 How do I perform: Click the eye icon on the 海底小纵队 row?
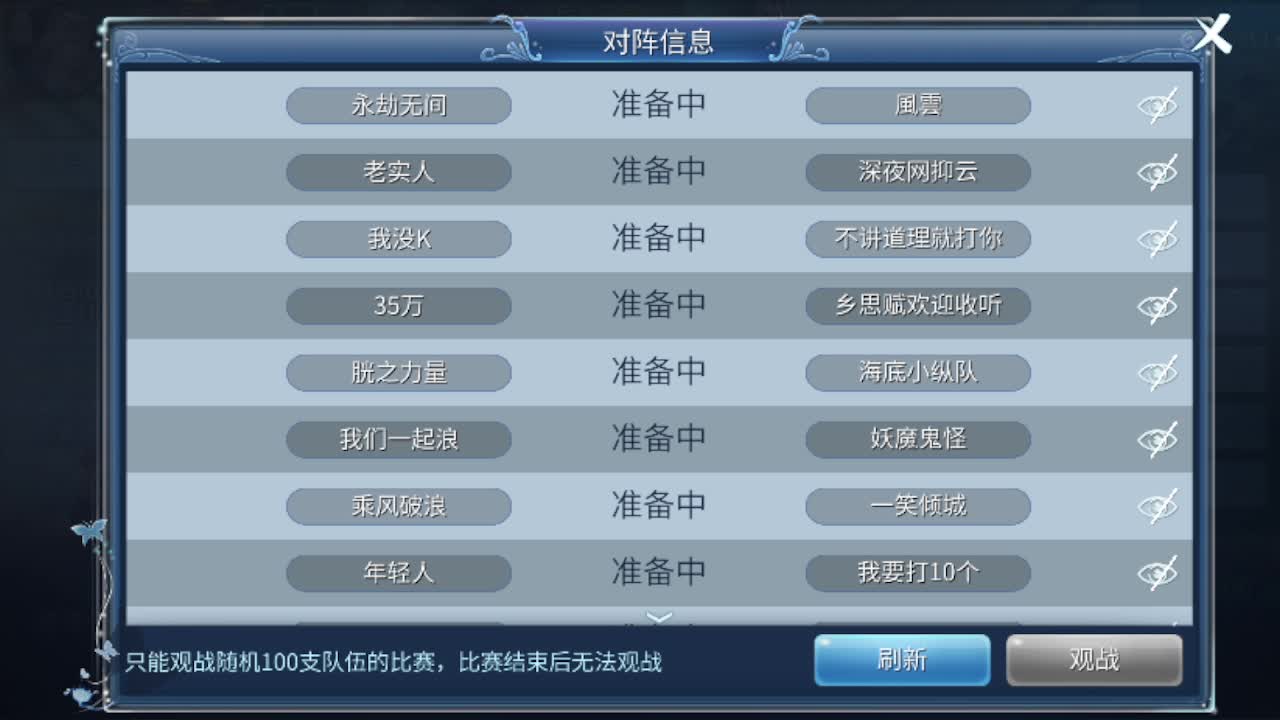(1157, 372)
